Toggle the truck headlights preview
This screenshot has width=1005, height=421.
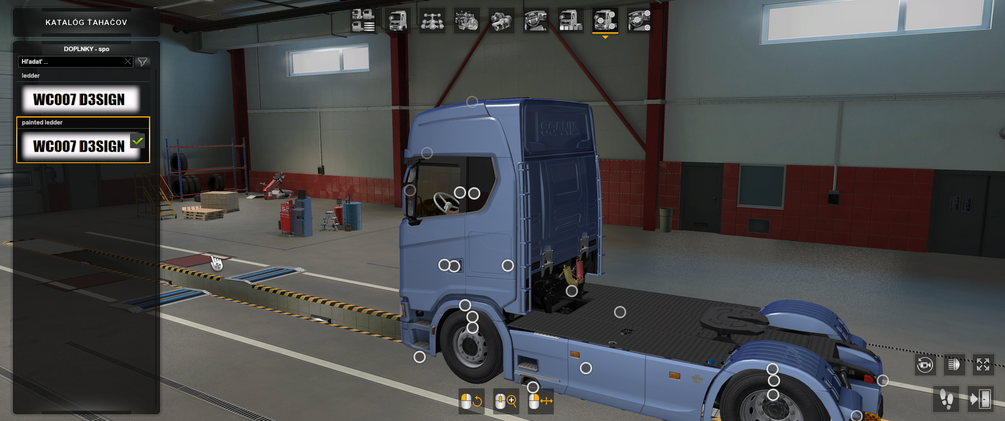point(954,365)
